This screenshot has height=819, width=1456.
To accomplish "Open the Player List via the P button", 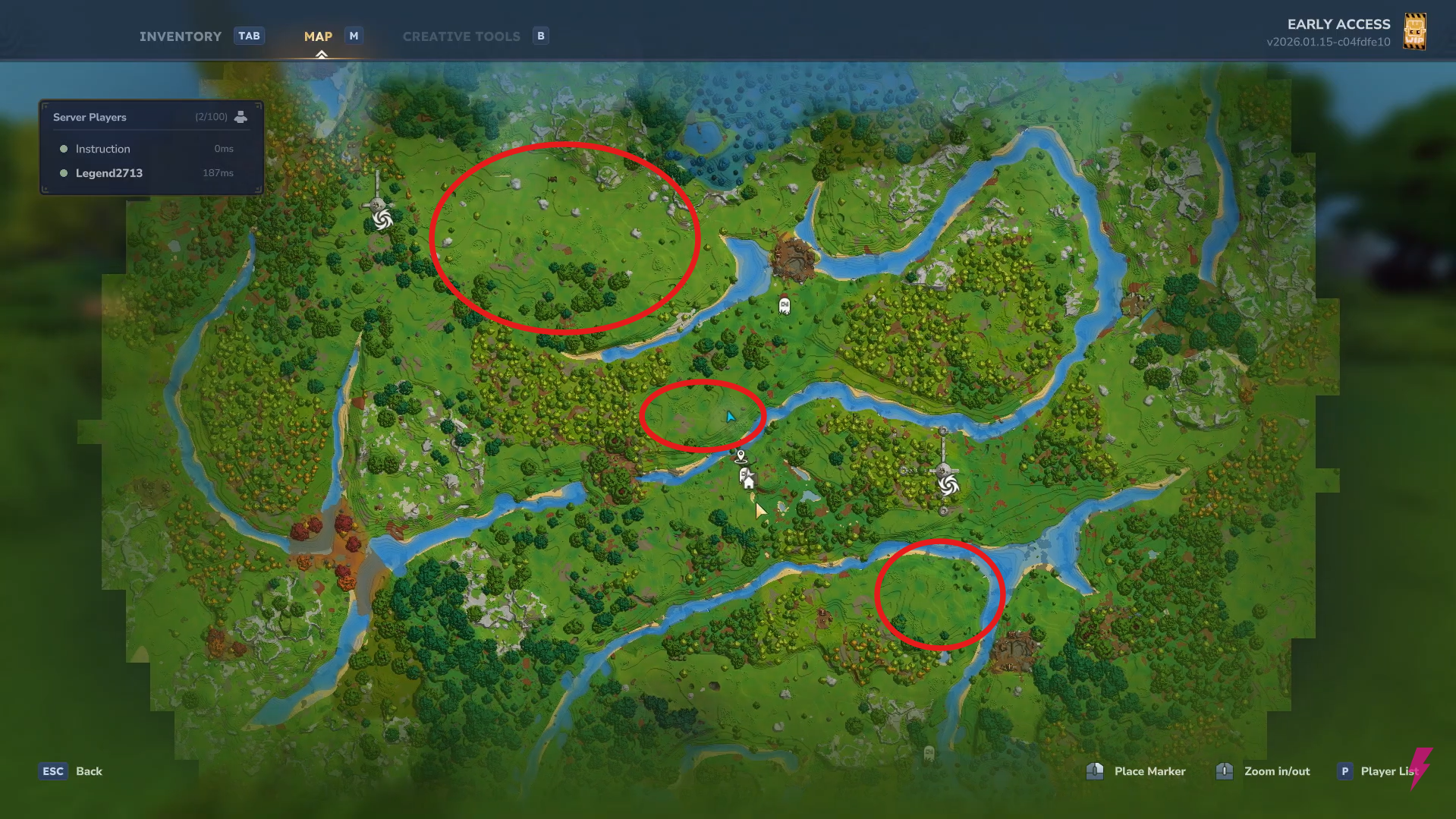I will tap(1344, 770).
